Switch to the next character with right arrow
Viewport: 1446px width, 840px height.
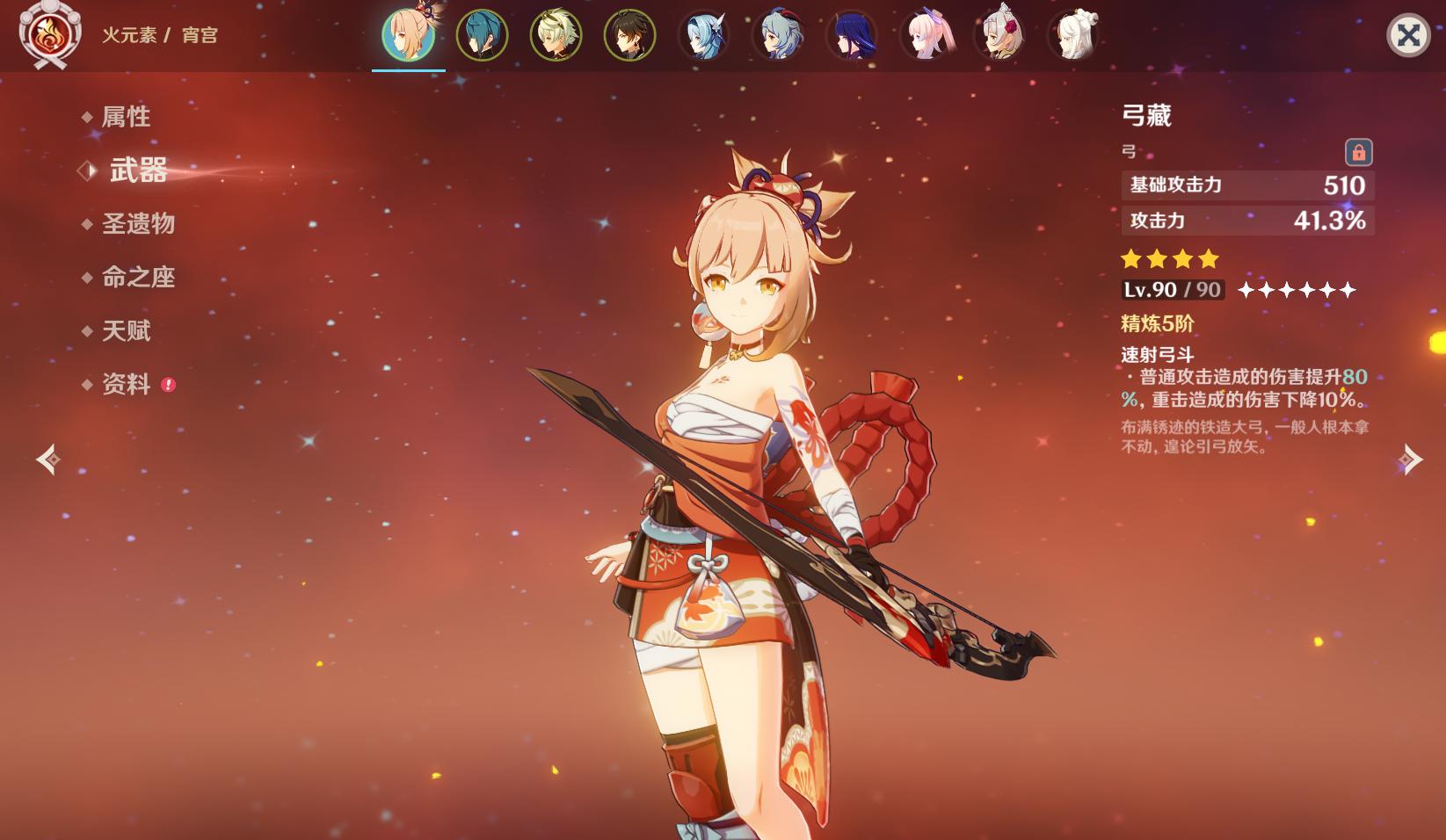(1410, 459)
